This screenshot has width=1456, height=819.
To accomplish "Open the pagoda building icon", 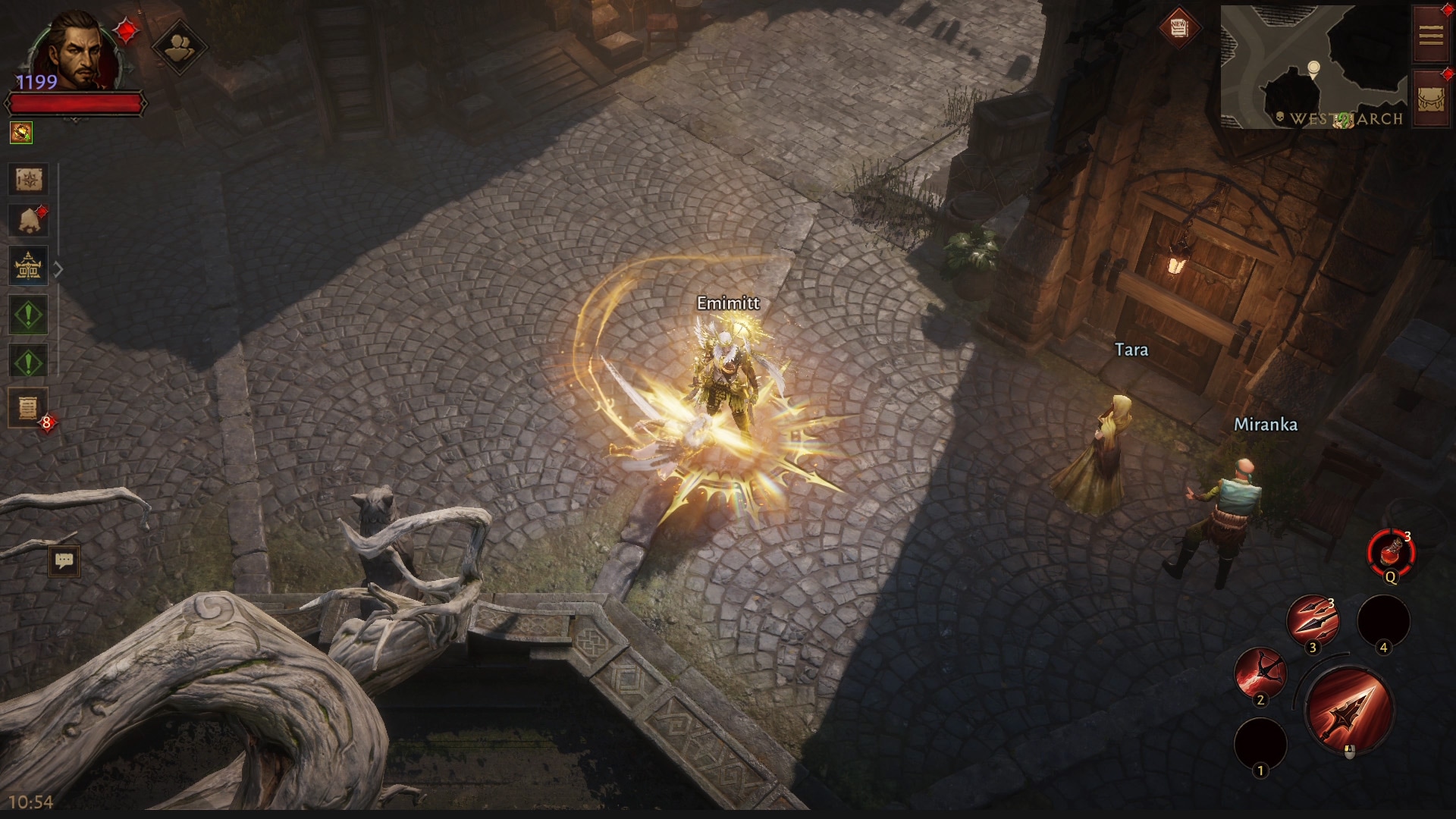I will tap(29, 266).
